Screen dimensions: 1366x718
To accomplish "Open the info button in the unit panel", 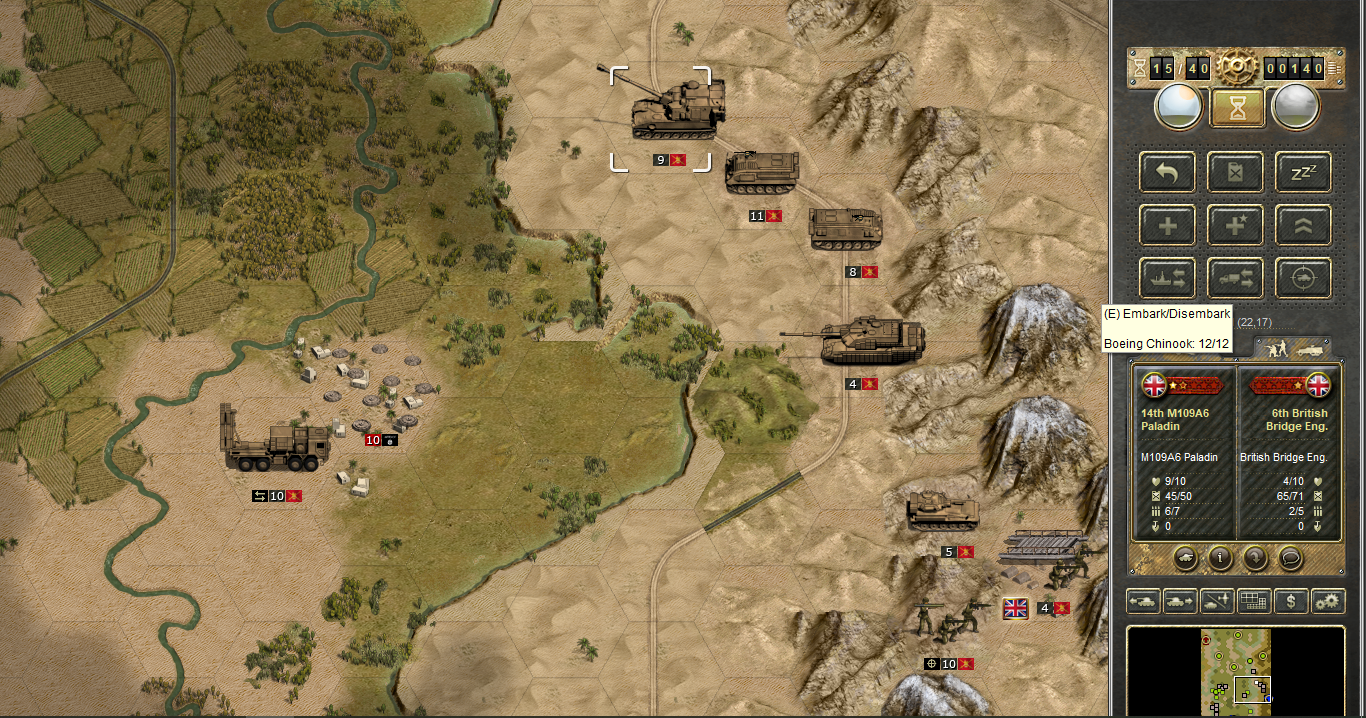I will tap(1219, 558).
